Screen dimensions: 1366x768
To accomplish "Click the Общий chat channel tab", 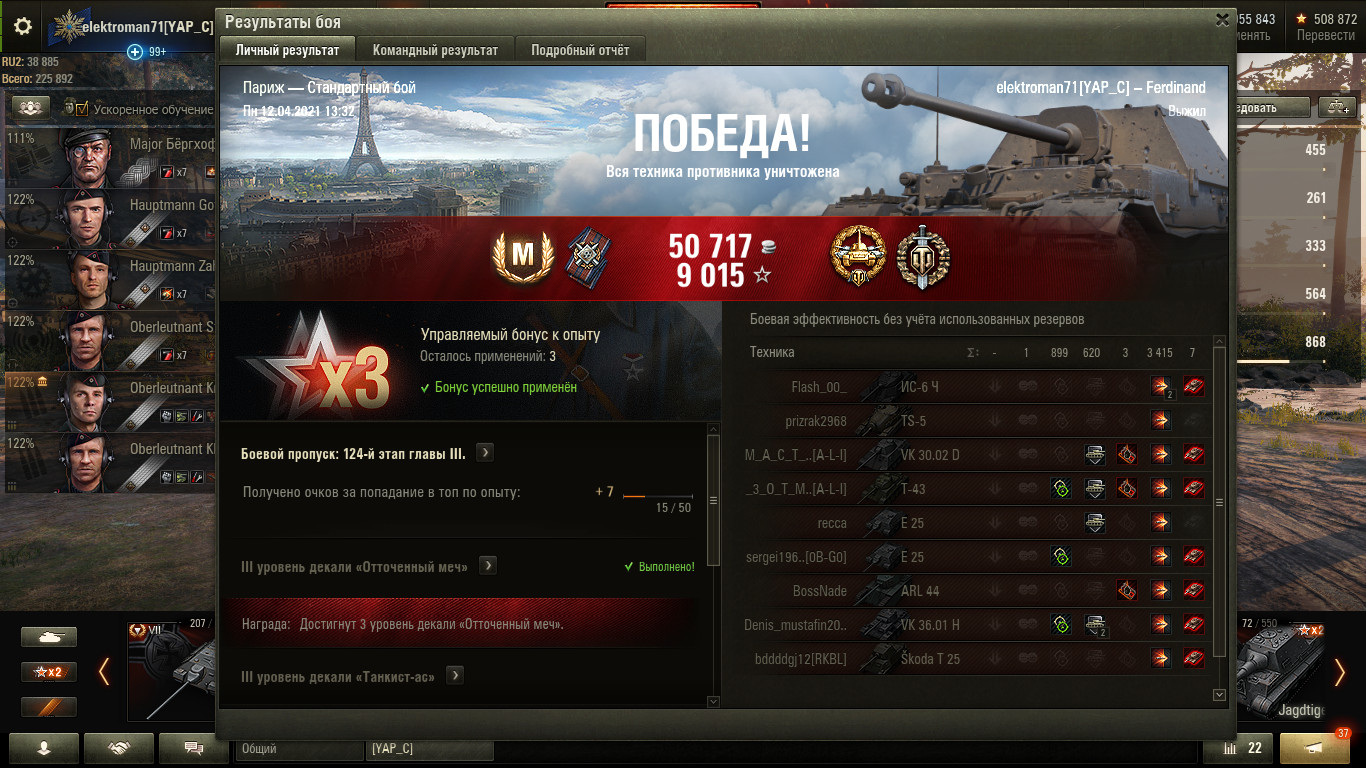I will tap(300, 748).
